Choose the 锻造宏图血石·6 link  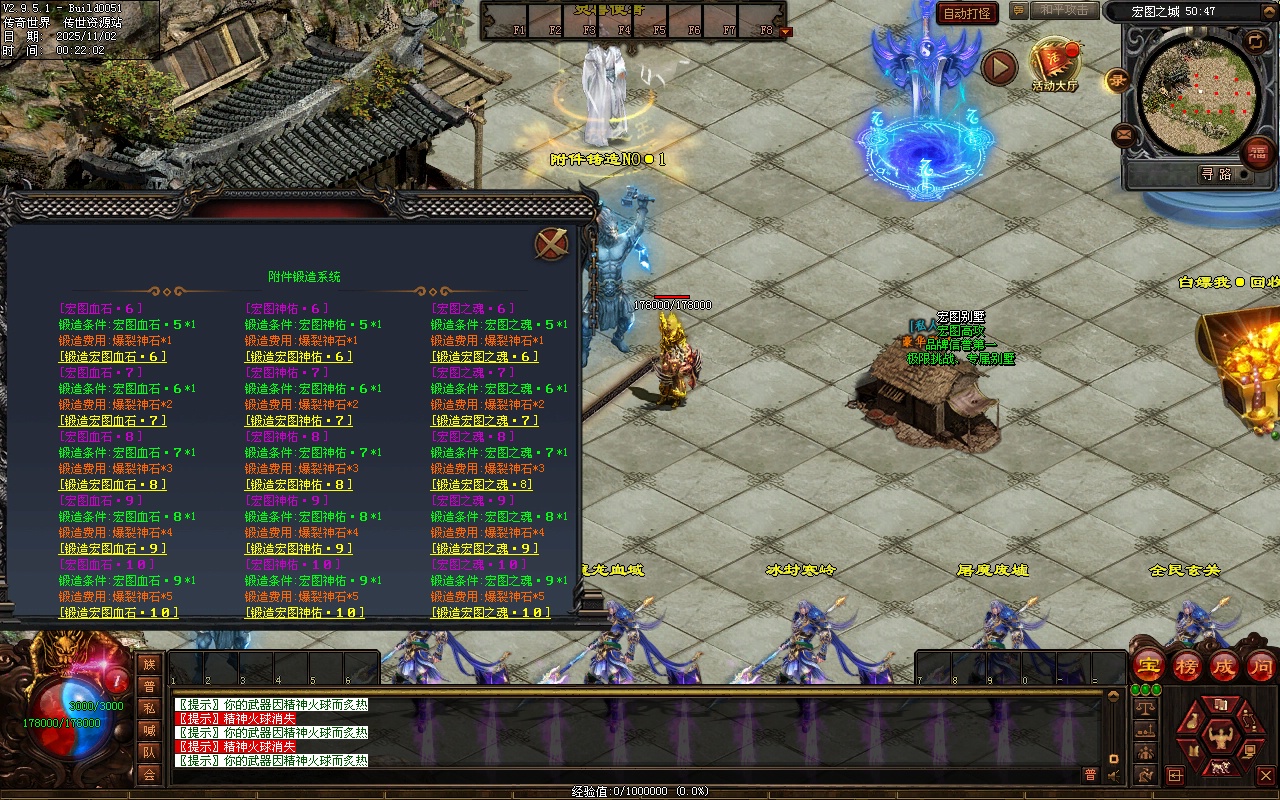pos(112,357)
